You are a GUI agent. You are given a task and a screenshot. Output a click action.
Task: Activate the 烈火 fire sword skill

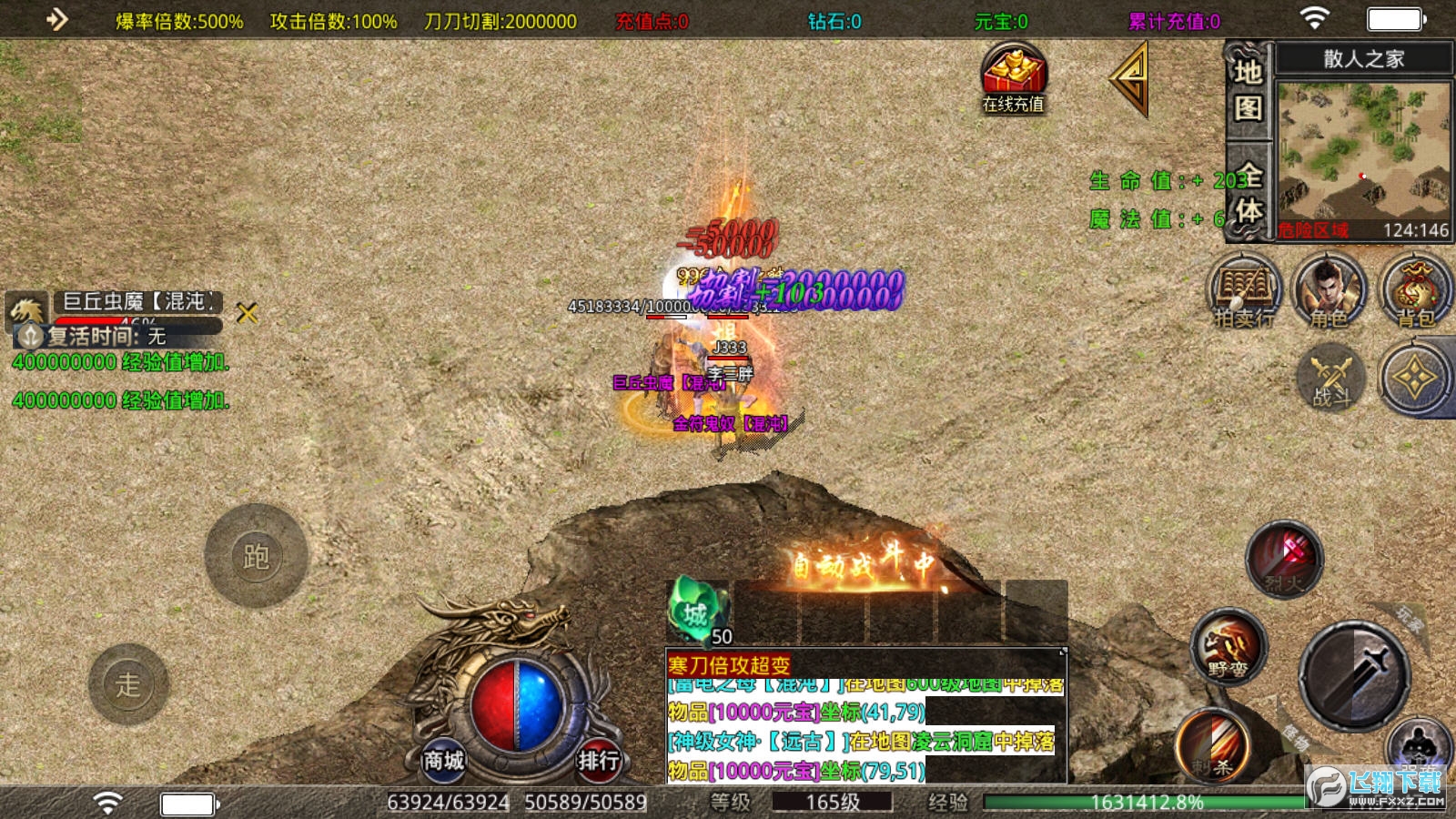pos(1284,558)
